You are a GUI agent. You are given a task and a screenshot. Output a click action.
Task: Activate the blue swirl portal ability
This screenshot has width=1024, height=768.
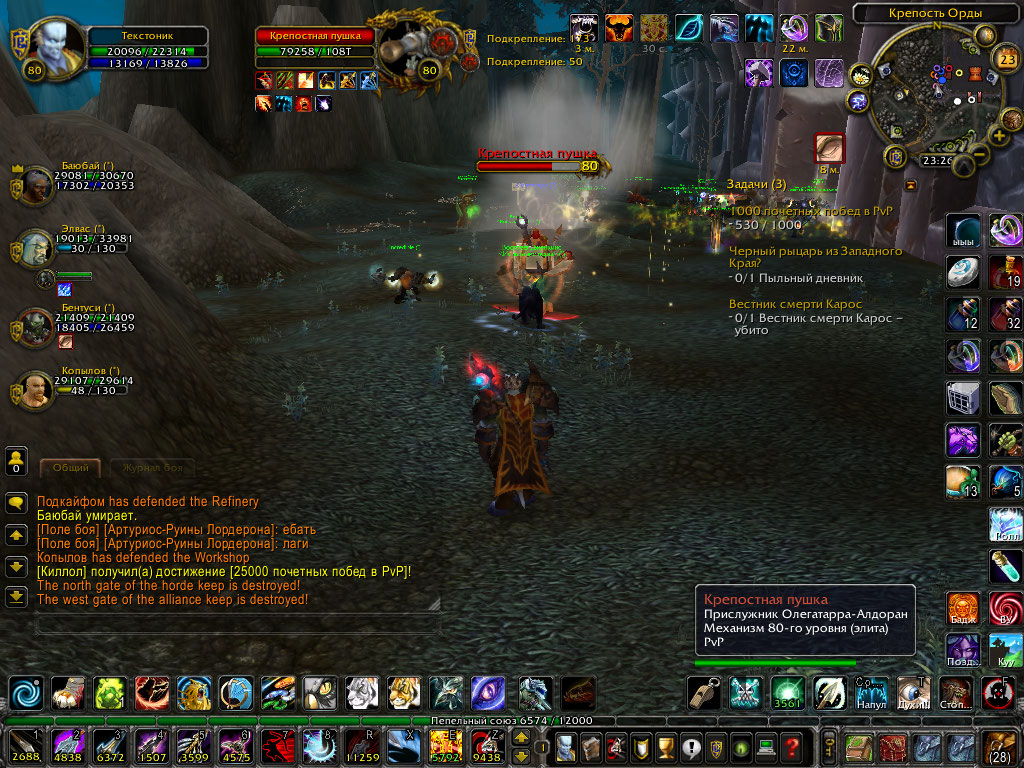click(x=25, y=692)
